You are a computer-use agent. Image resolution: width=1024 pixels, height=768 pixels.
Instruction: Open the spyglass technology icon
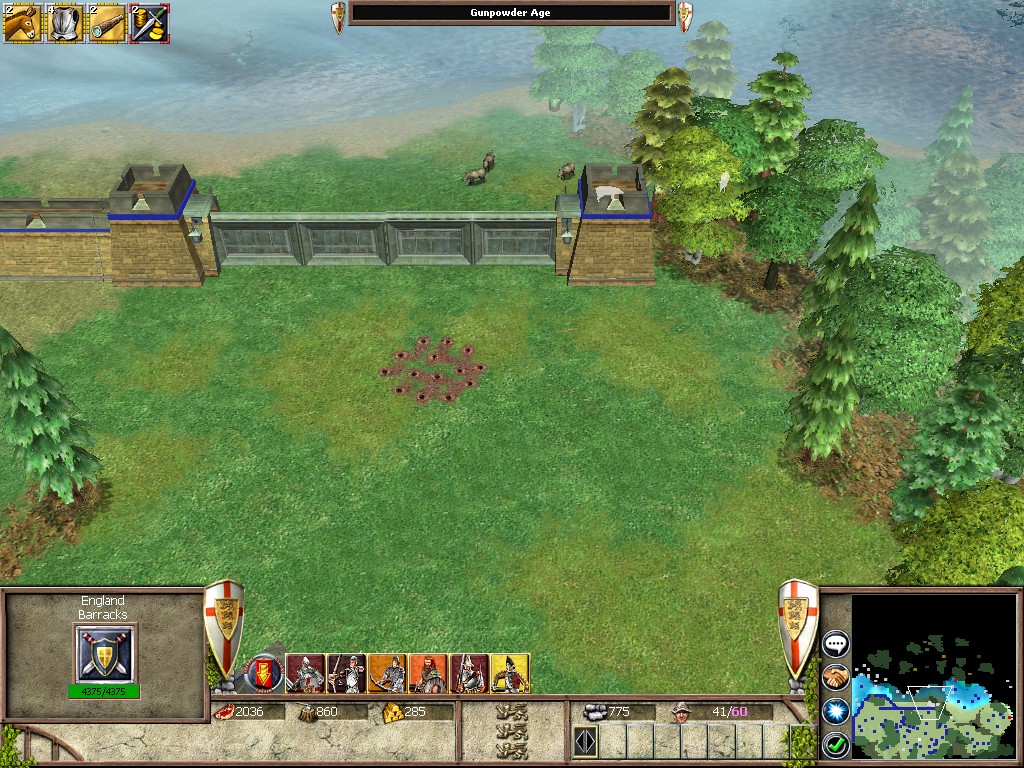(x=107, y=23)
